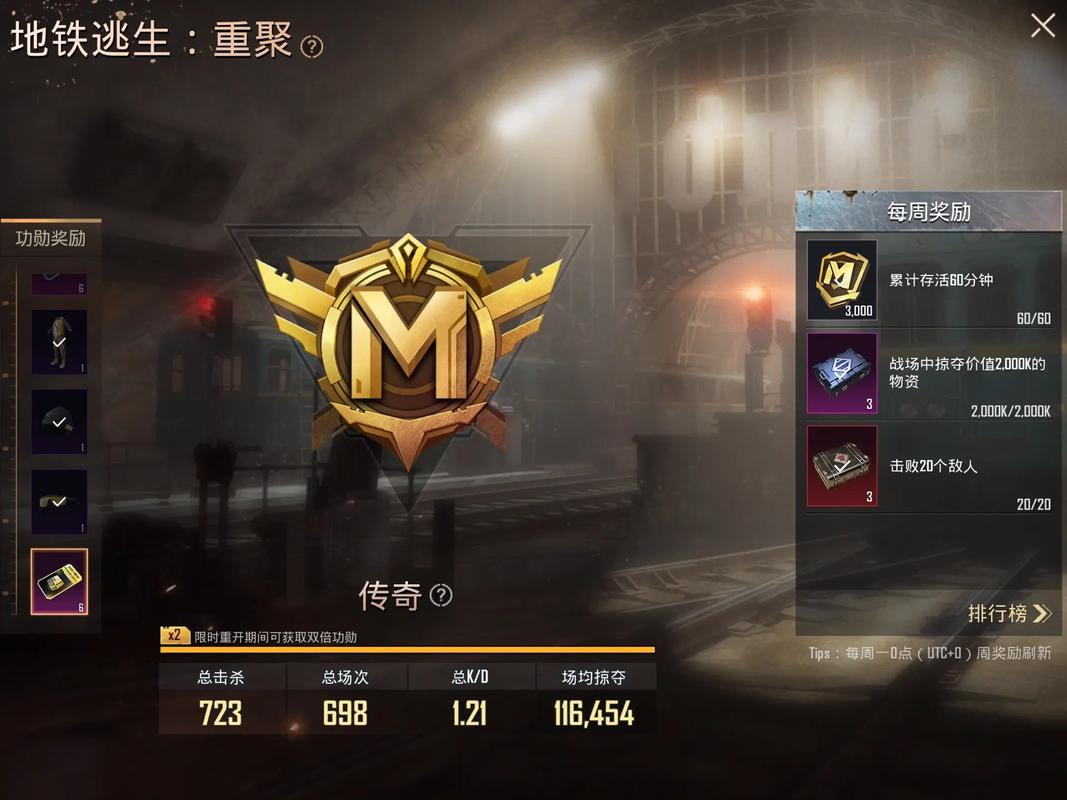Choose the goggles merit reward
1067x800 pixels.
(x=59, y=501)
